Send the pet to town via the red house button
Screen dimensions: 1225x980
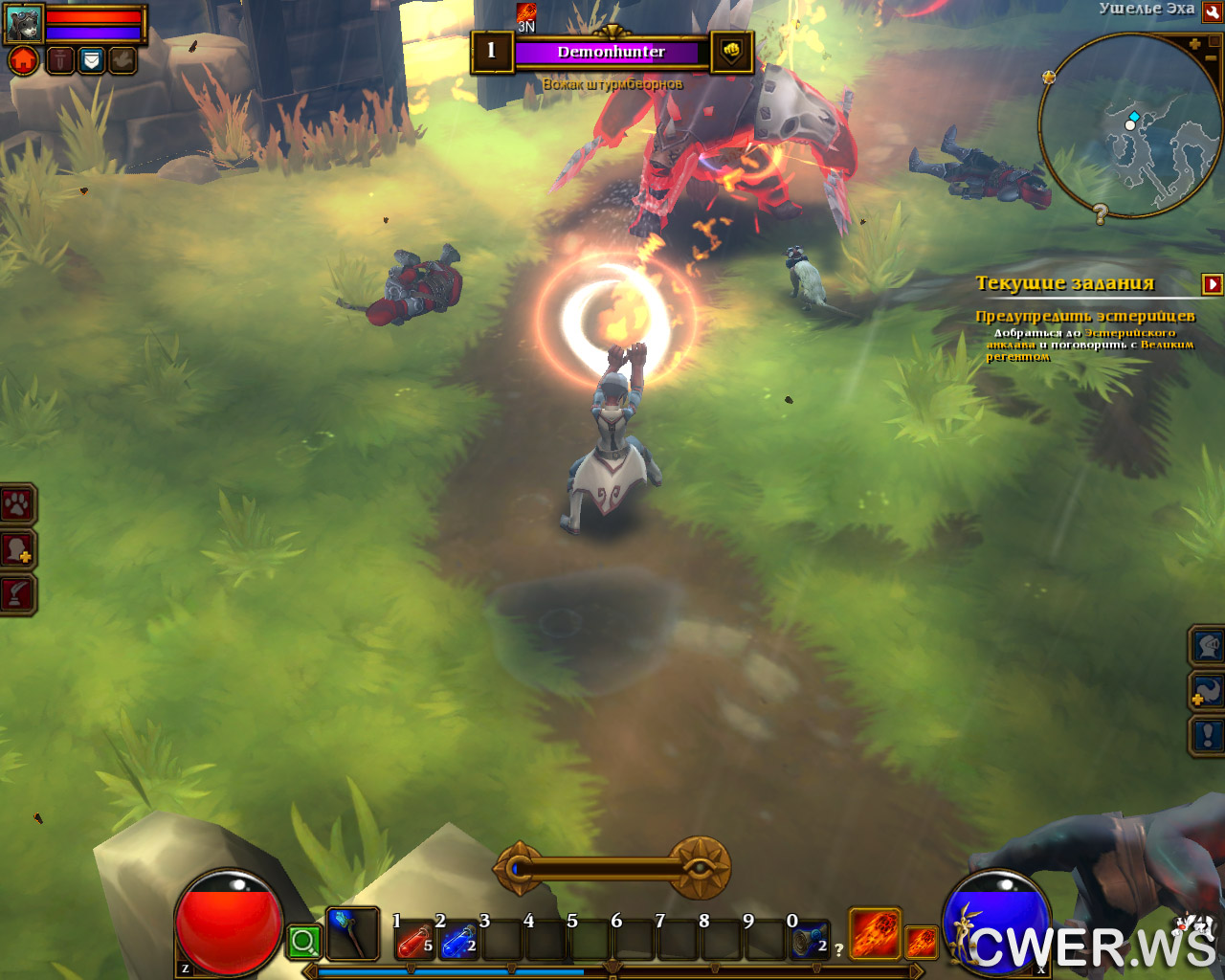click(x=24, y=61)
